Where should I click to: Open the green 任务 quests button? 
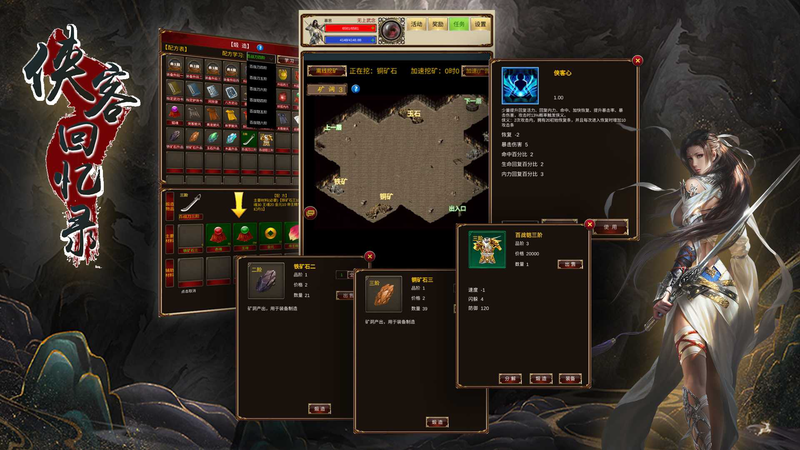[x=459, y=24]
